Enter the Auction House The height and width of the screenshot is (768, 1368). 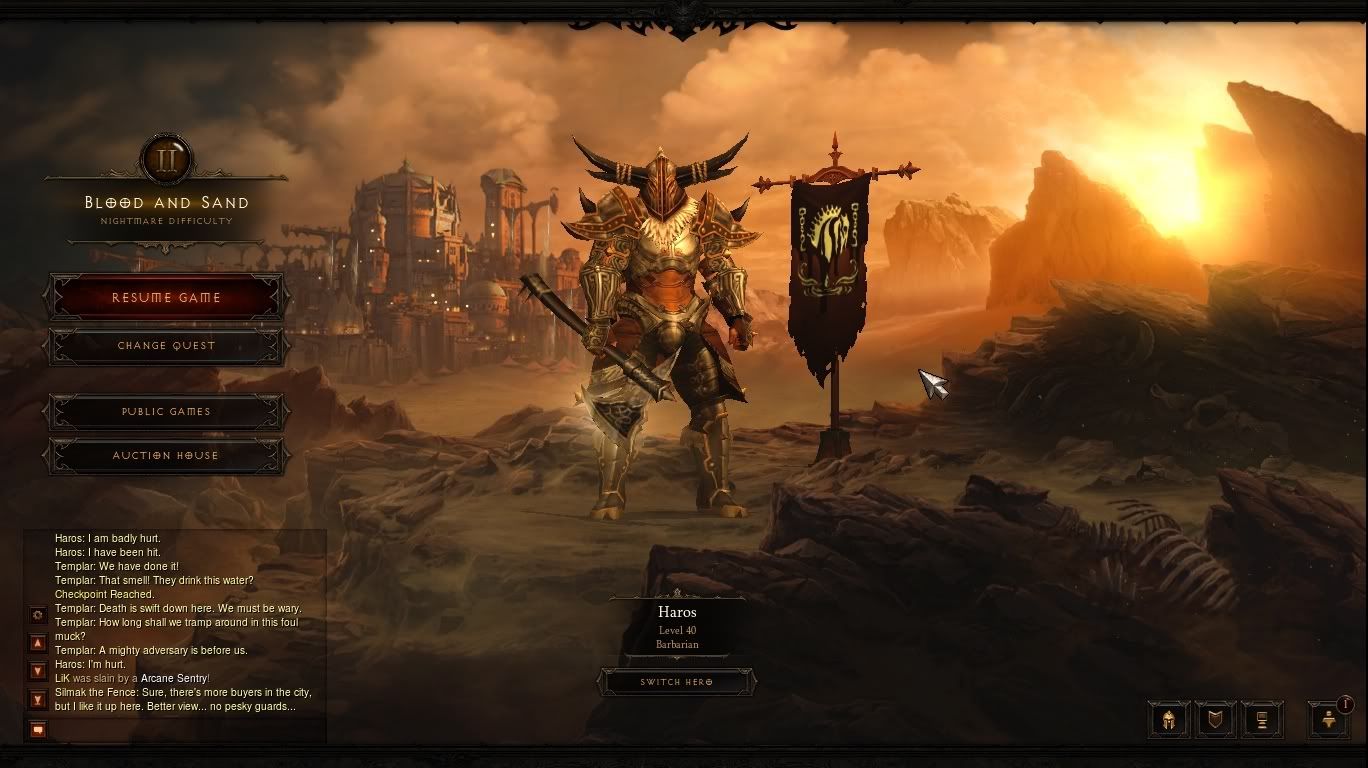click(x=166, y=456)
